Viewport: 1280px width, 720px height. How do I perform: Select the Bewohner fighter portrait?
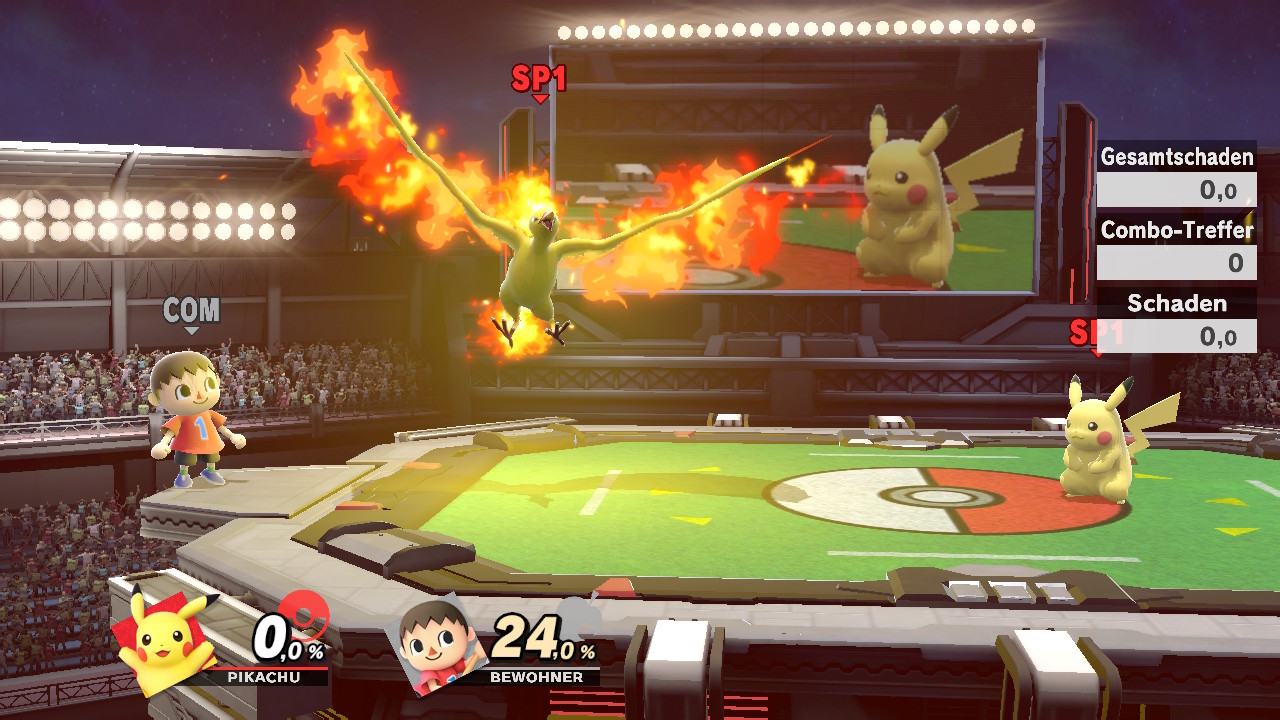coord(437,645)
